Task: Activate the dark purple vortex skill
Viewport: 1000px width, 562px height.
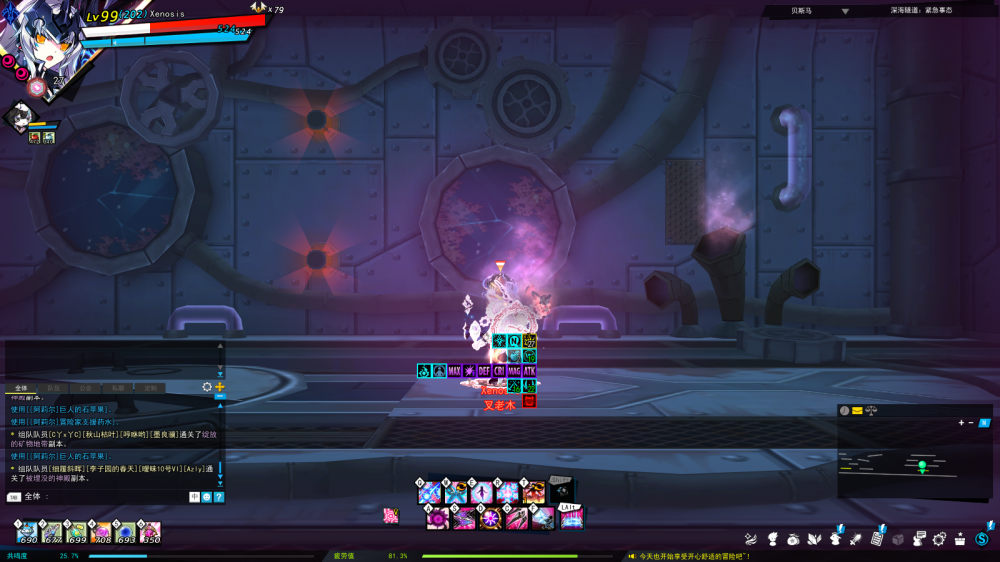Action: coord(436,518)
